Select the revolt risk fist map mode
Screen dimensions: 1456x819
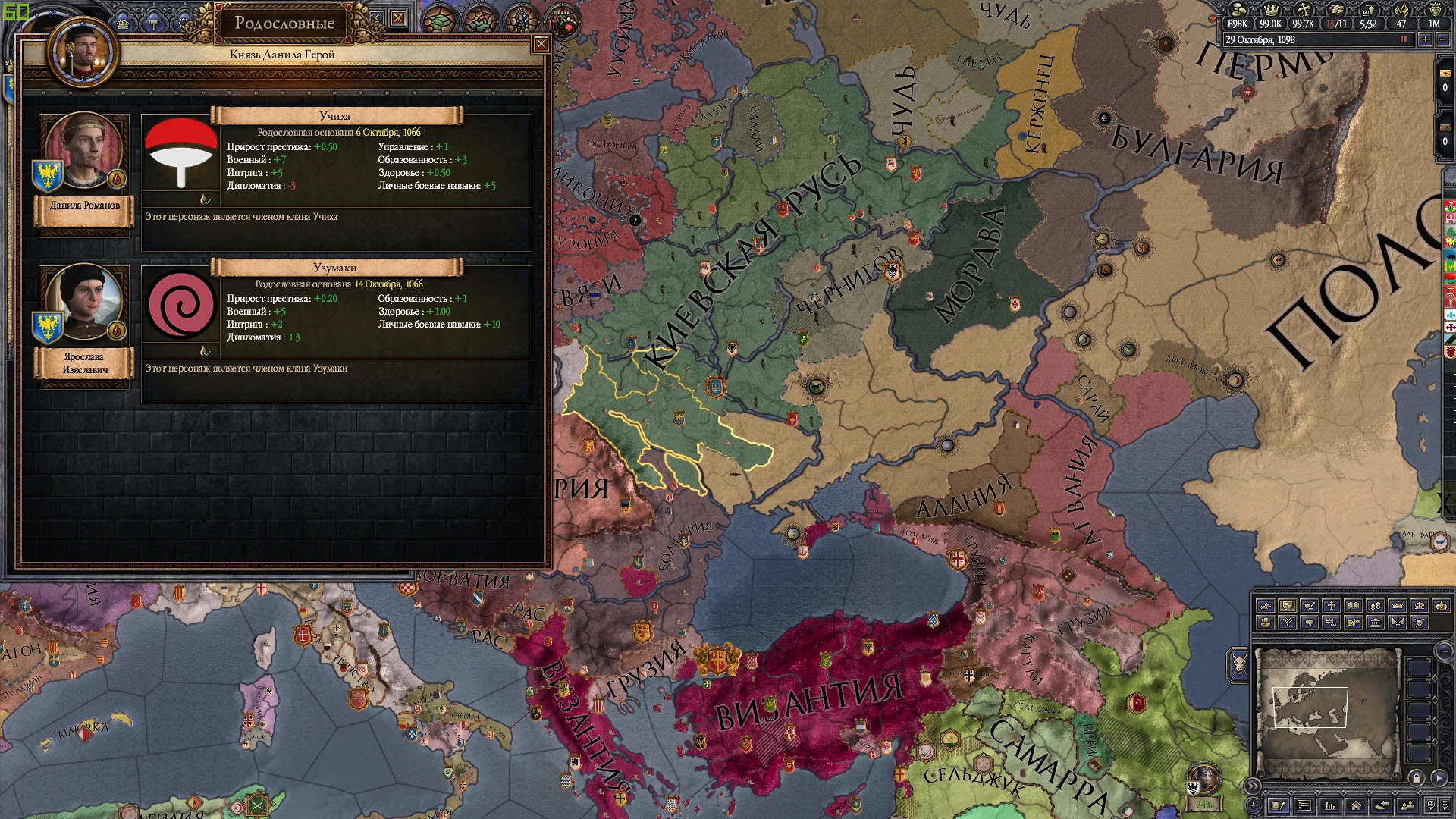1266,623
